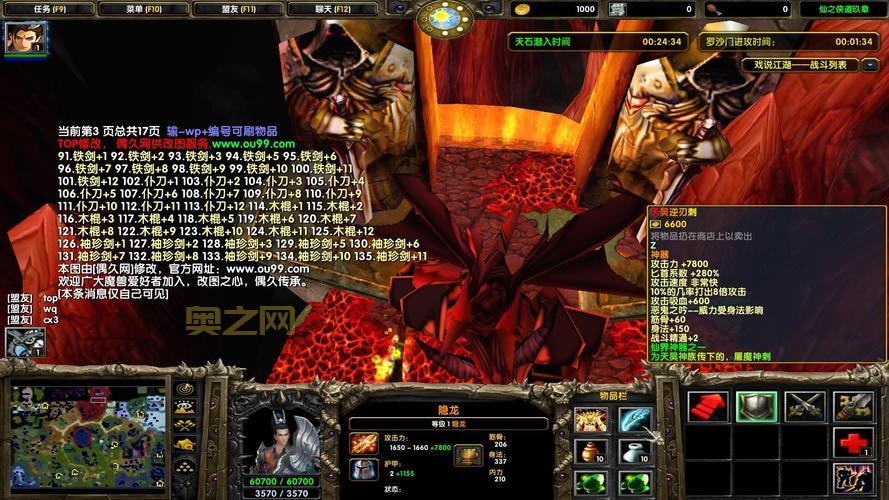Open the 菜单 (F10) game menu
The image size is (889, 500).
(141, 9)
